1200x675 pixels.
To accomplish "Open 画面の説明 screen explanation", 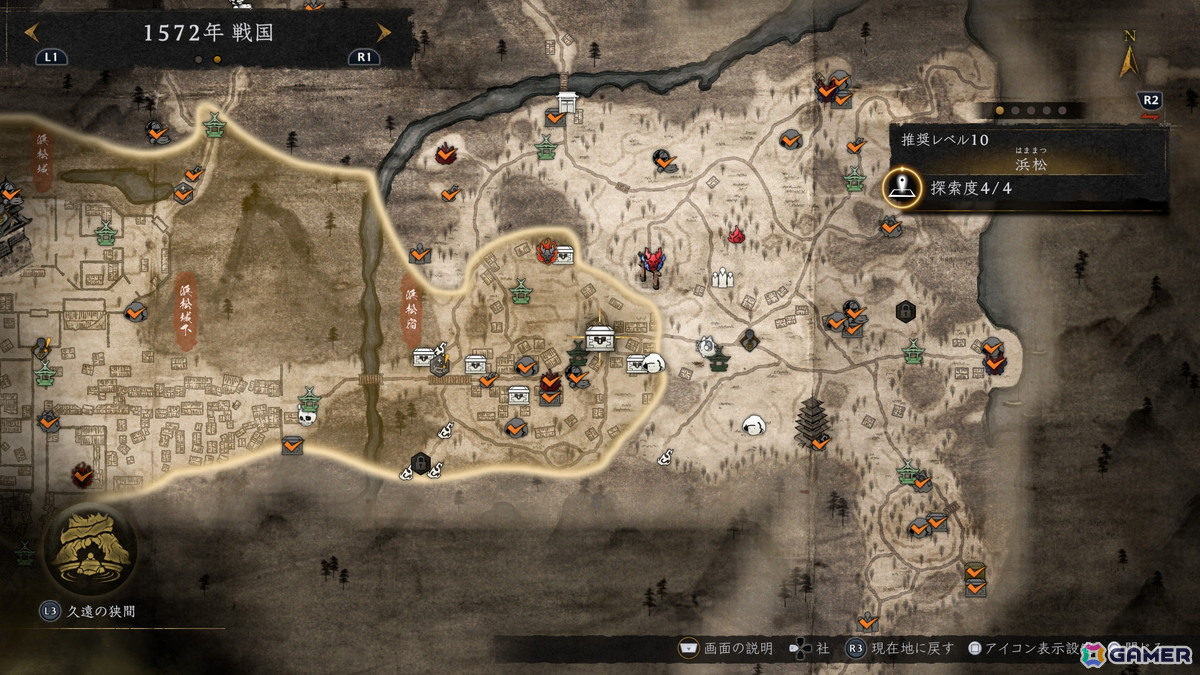I will [728, 648].
